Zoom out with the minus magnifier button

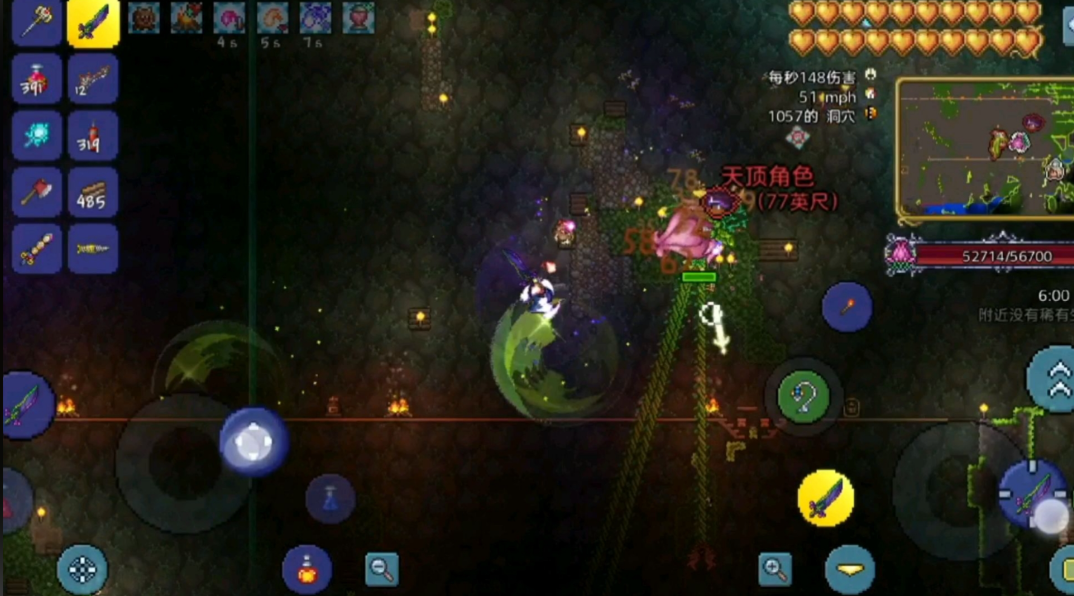pos(381,569)
